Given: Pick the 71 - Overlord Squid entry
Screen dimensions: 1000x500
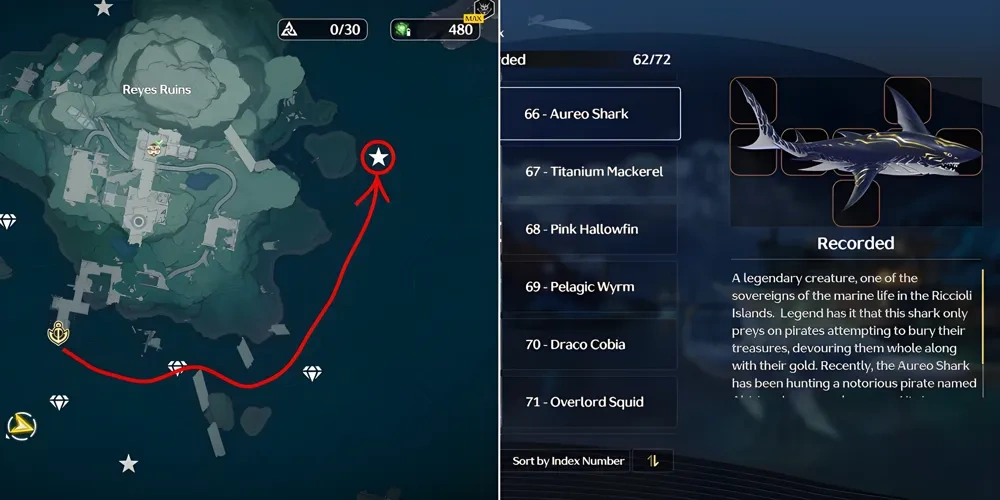Looking at the screenshot, I should pyautogui.click(x=589, y=402).
